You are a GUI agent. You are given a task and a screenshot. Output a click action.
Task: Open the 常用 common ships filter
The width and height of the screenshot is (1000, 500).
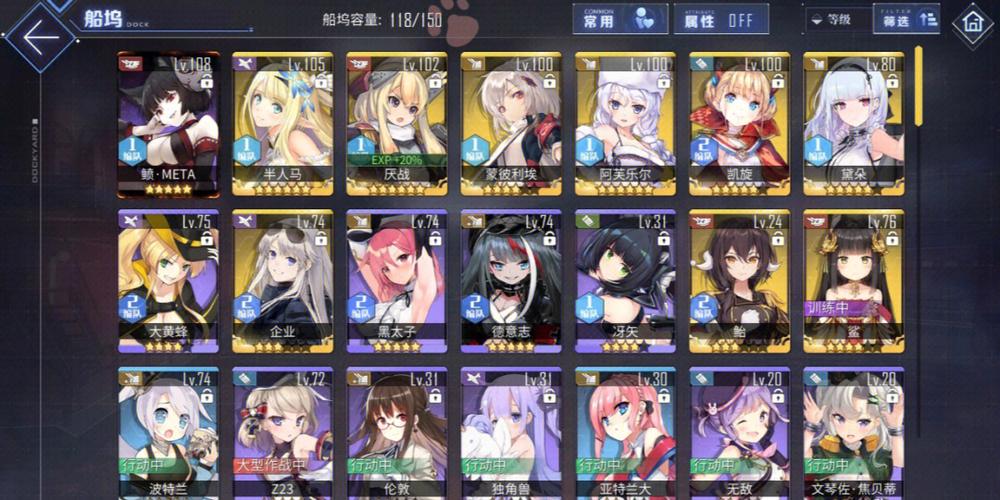[x=620, y=19]
